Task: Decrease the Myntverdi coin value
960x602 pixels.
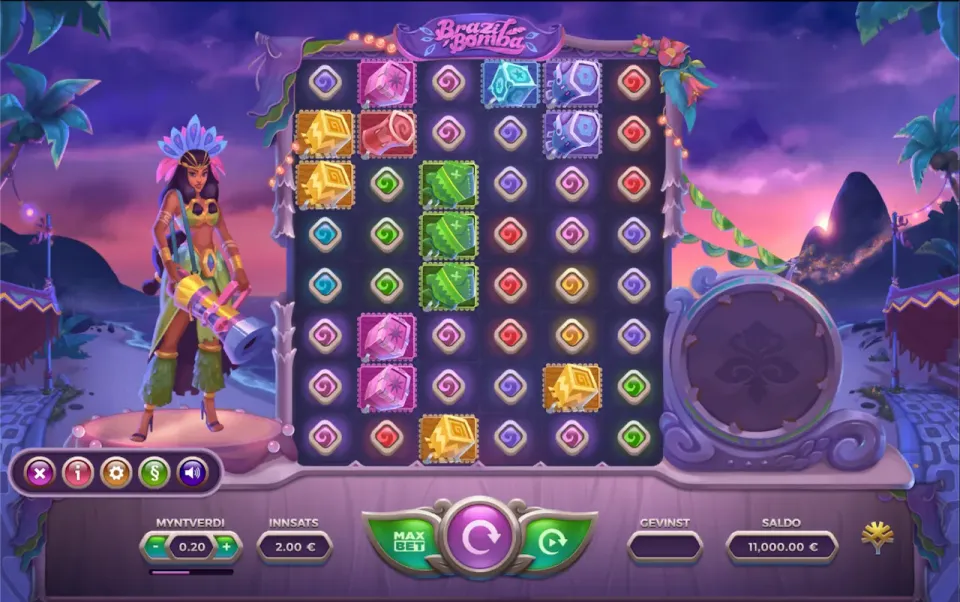Action: click(157, 547)
